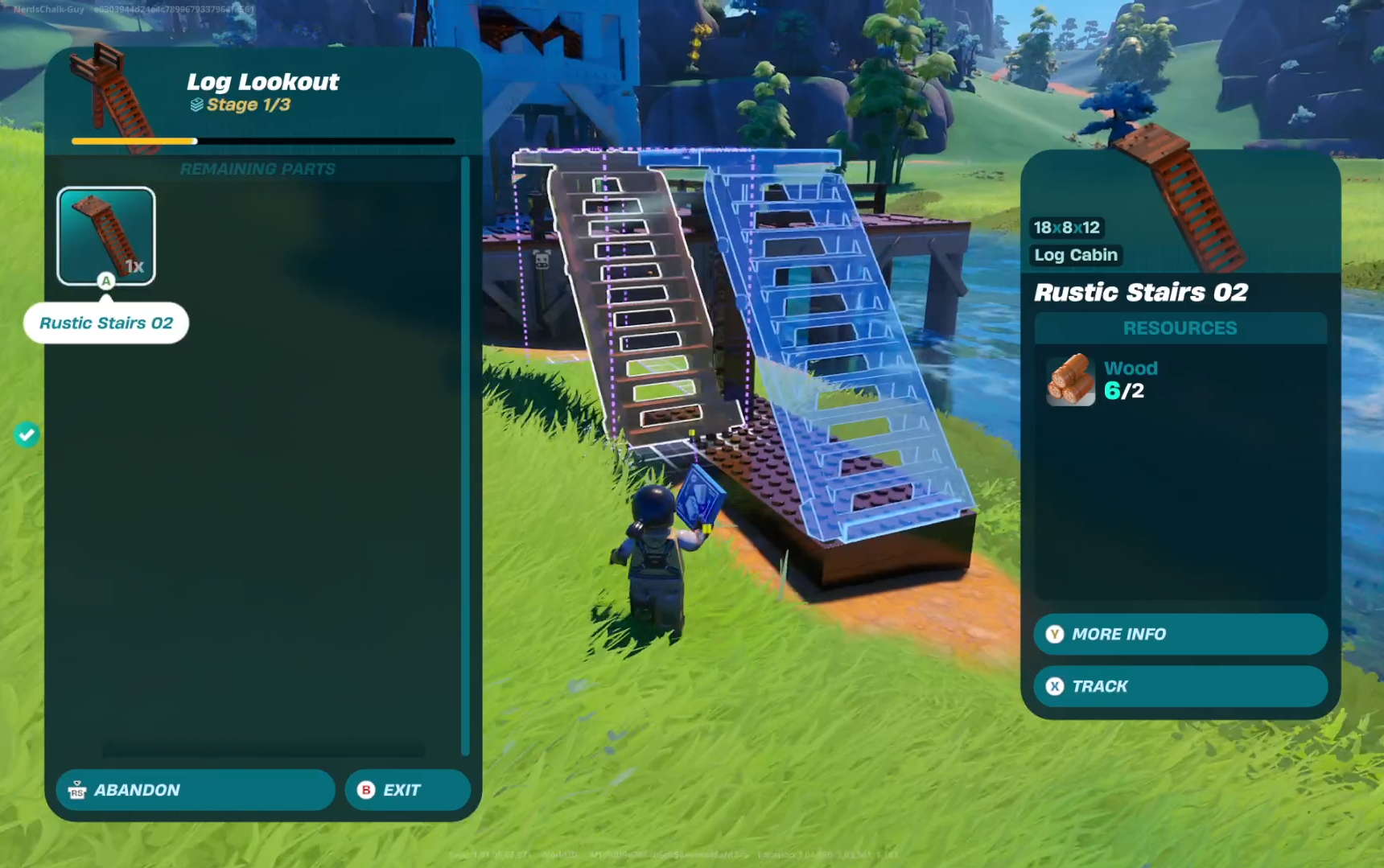Select the Rustic Stairs 02 part tile
Image resolution: width=1384 pixels, height=868 pixels.
pyautogui.click(x=106, y=236)
